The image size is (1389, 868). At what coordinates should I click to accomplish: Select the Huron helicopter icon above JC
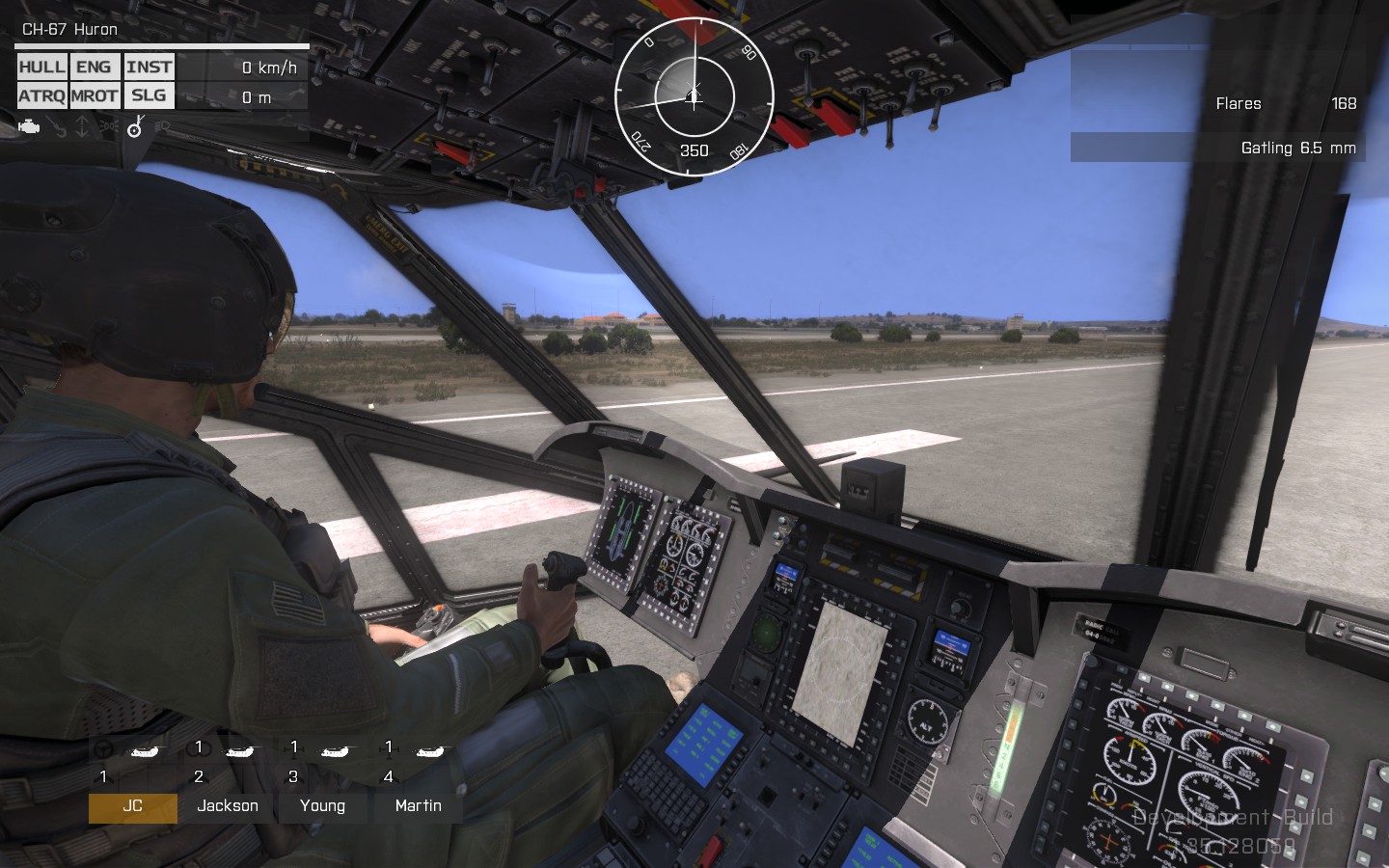[145, 752]
